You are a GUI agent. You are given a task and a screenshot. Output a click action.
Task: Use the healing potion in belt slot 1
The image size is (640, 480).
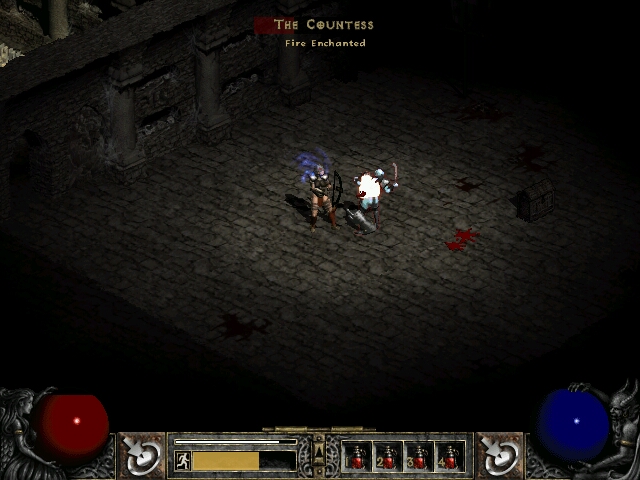(357, 457)
